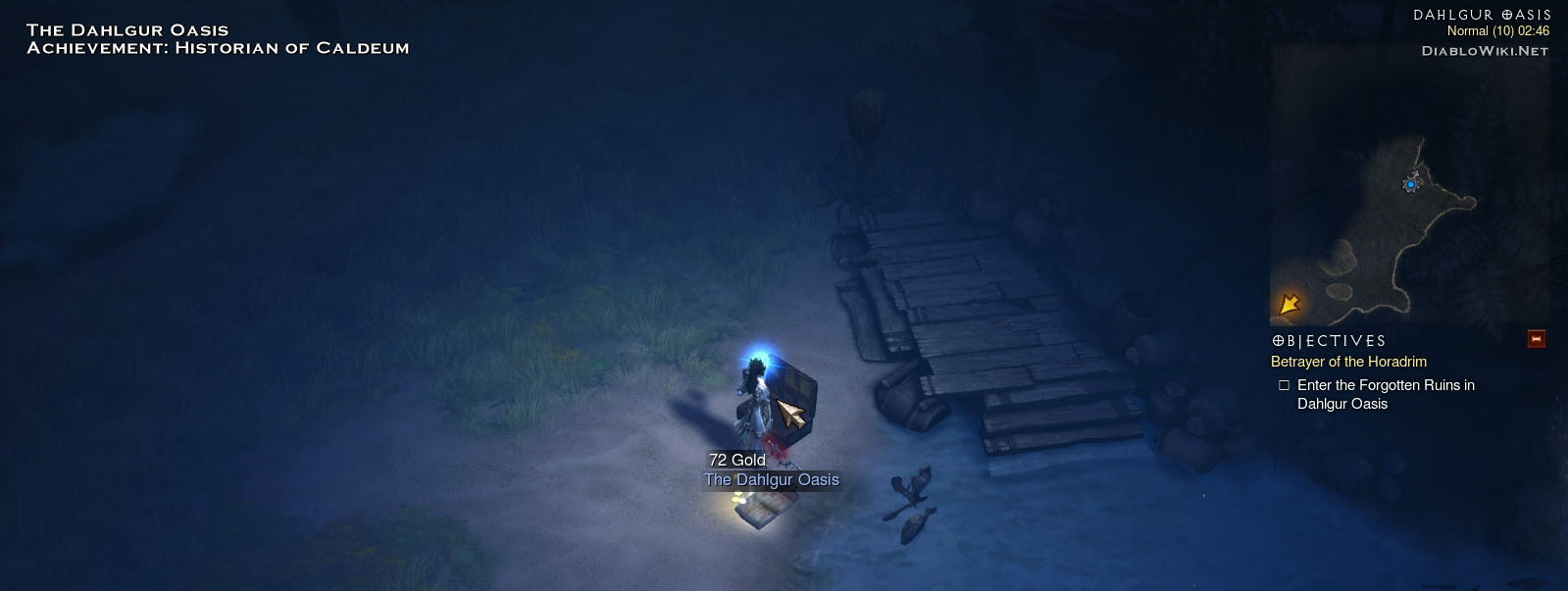1568x591 pixels.
Task: Pick up the 72 Gold label
Action: point(736,460)
